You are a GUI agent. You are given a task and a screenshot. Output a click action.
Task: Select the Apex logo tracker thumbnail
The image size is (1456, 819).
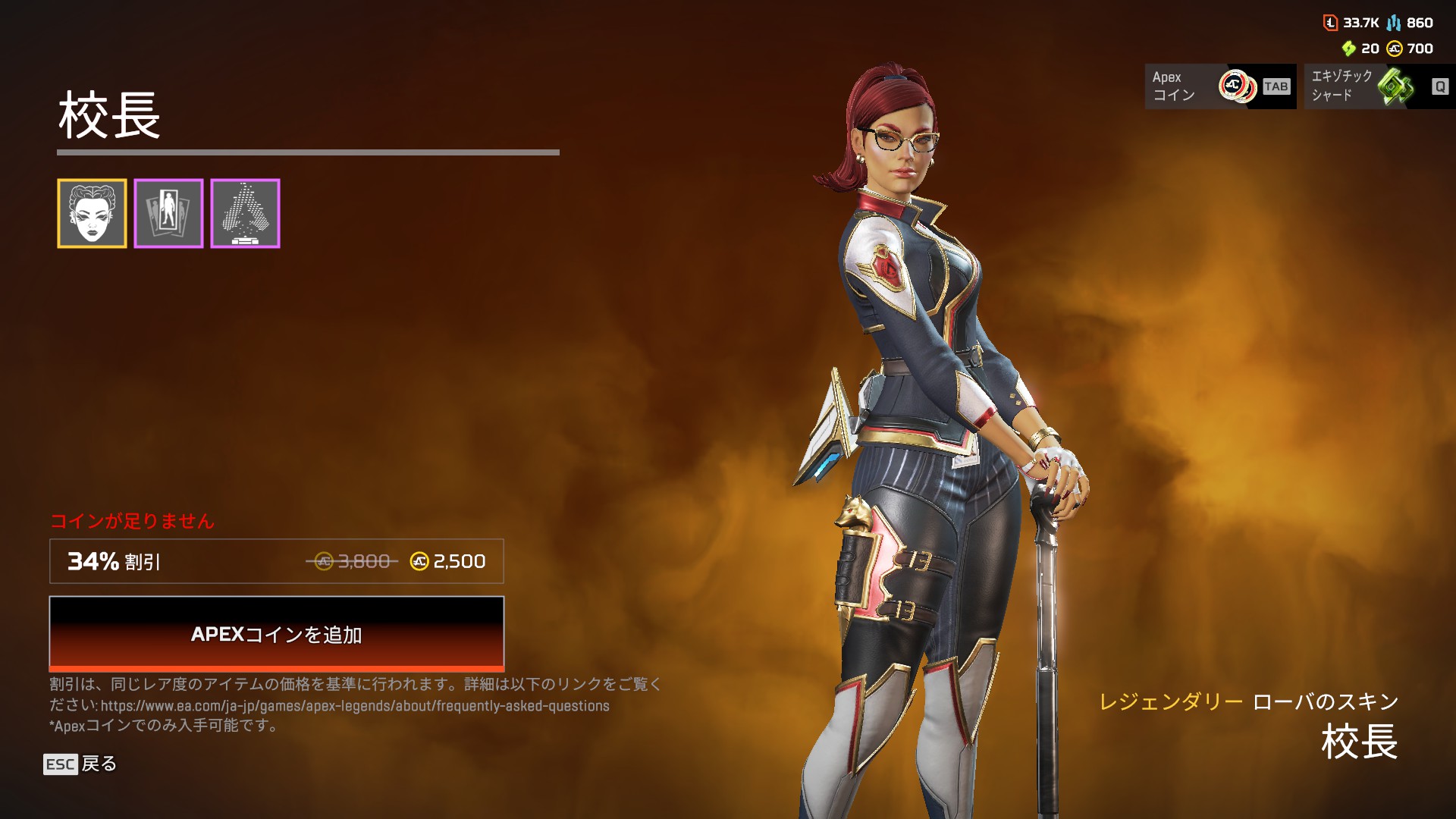[x=245, y=213]
